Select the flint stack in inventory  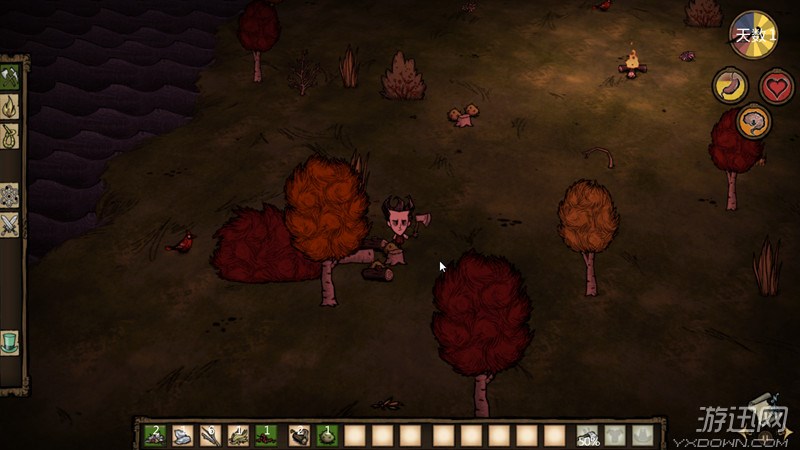click(182, 435)
